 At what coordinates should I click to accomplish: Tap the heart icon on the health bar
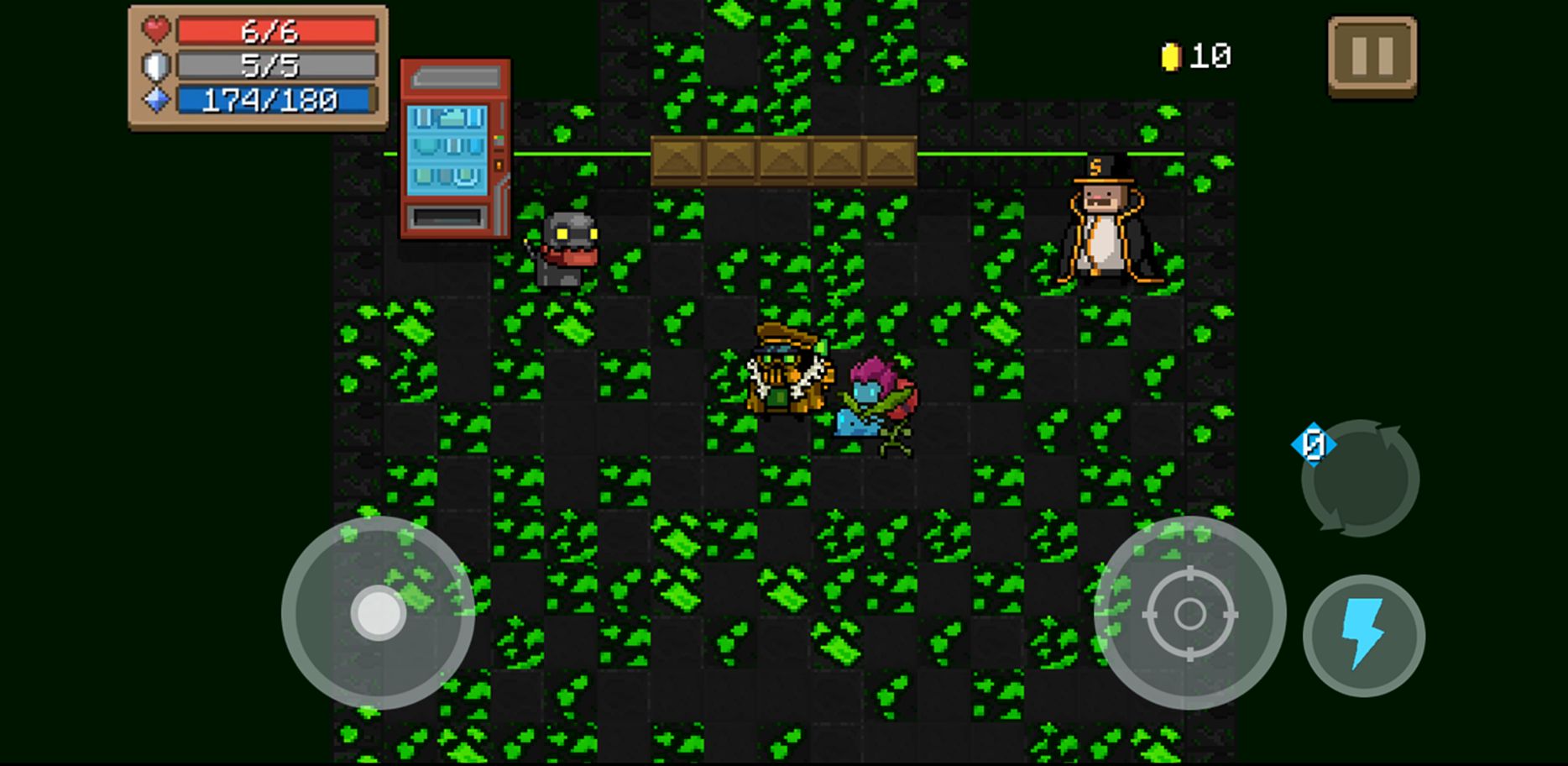pyautogui.click(x=155, y=30)
